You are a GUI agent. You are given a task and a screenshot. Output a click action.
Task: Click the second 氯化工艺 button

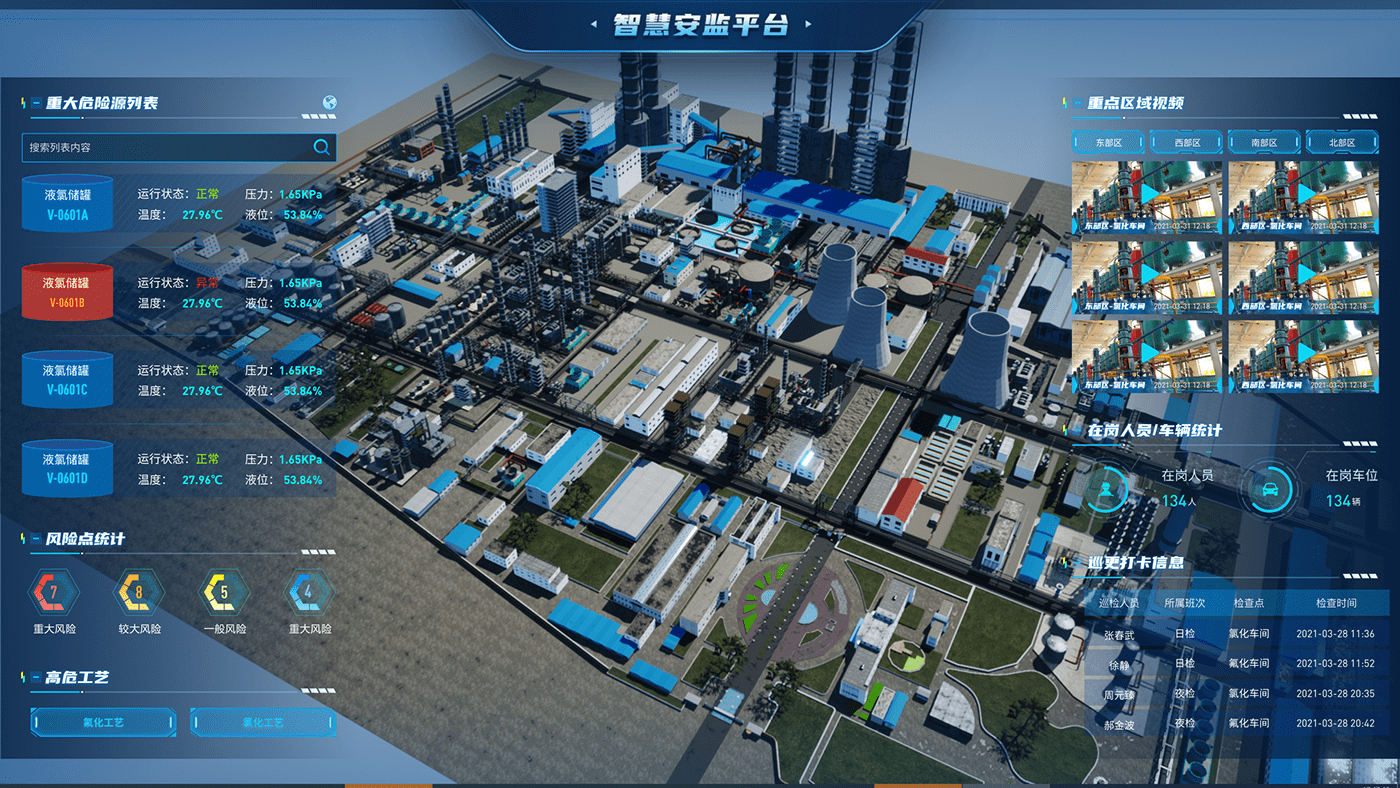pos(263,722)
